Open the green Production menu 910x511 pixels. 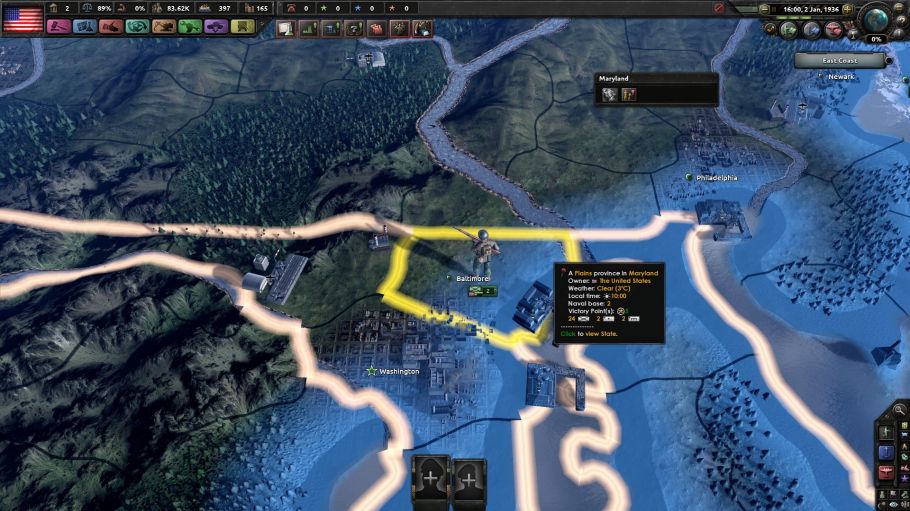click(x=190, y=27)
